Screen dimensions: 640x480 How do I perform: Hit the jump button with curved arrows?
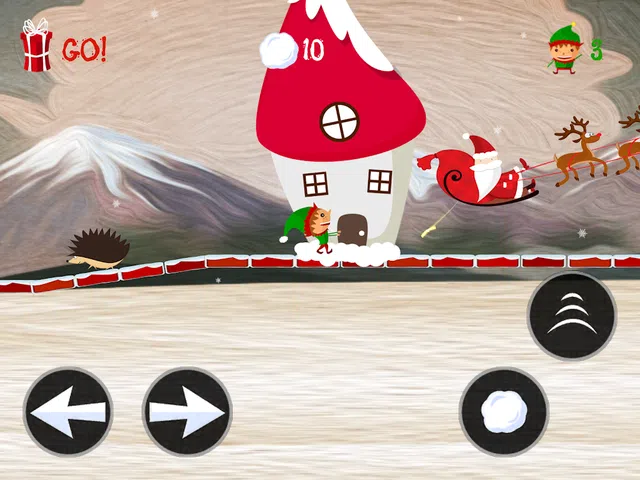(572, 316)
